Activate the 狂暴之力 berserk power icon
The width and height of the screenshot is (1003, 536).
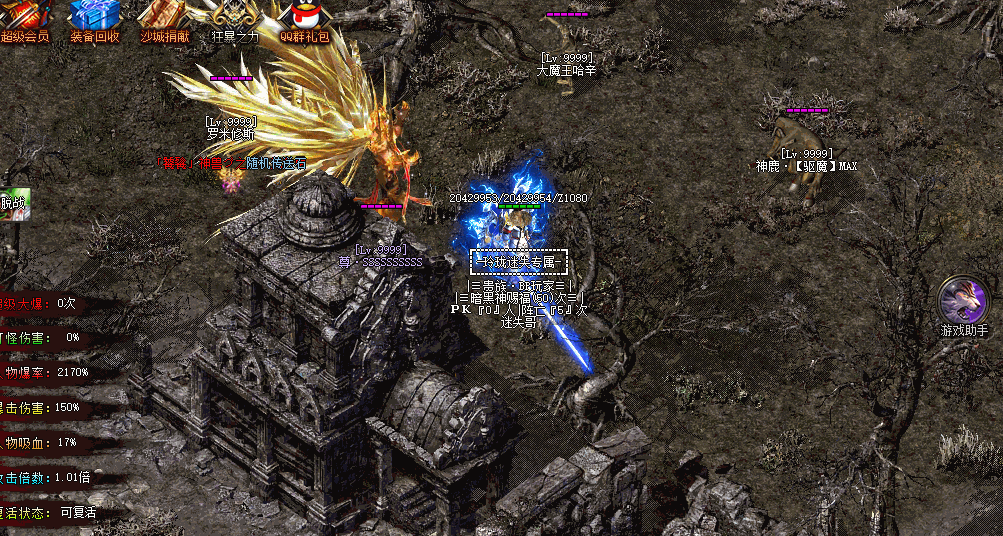(x=235, y=17)
